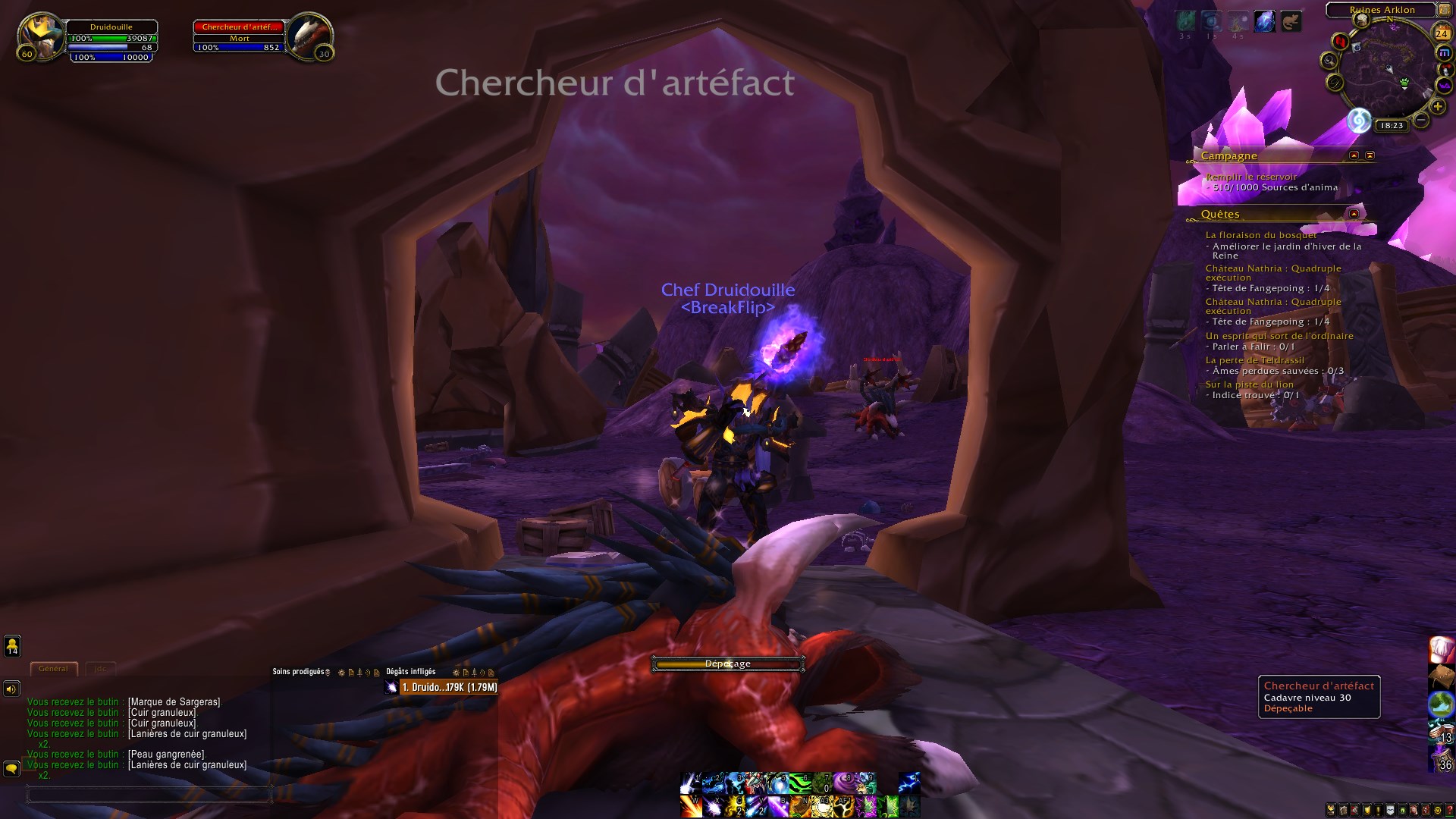Open the bag icon above the world map button
Viewport: 1456px width, 819px height.
pos(1441,676)
